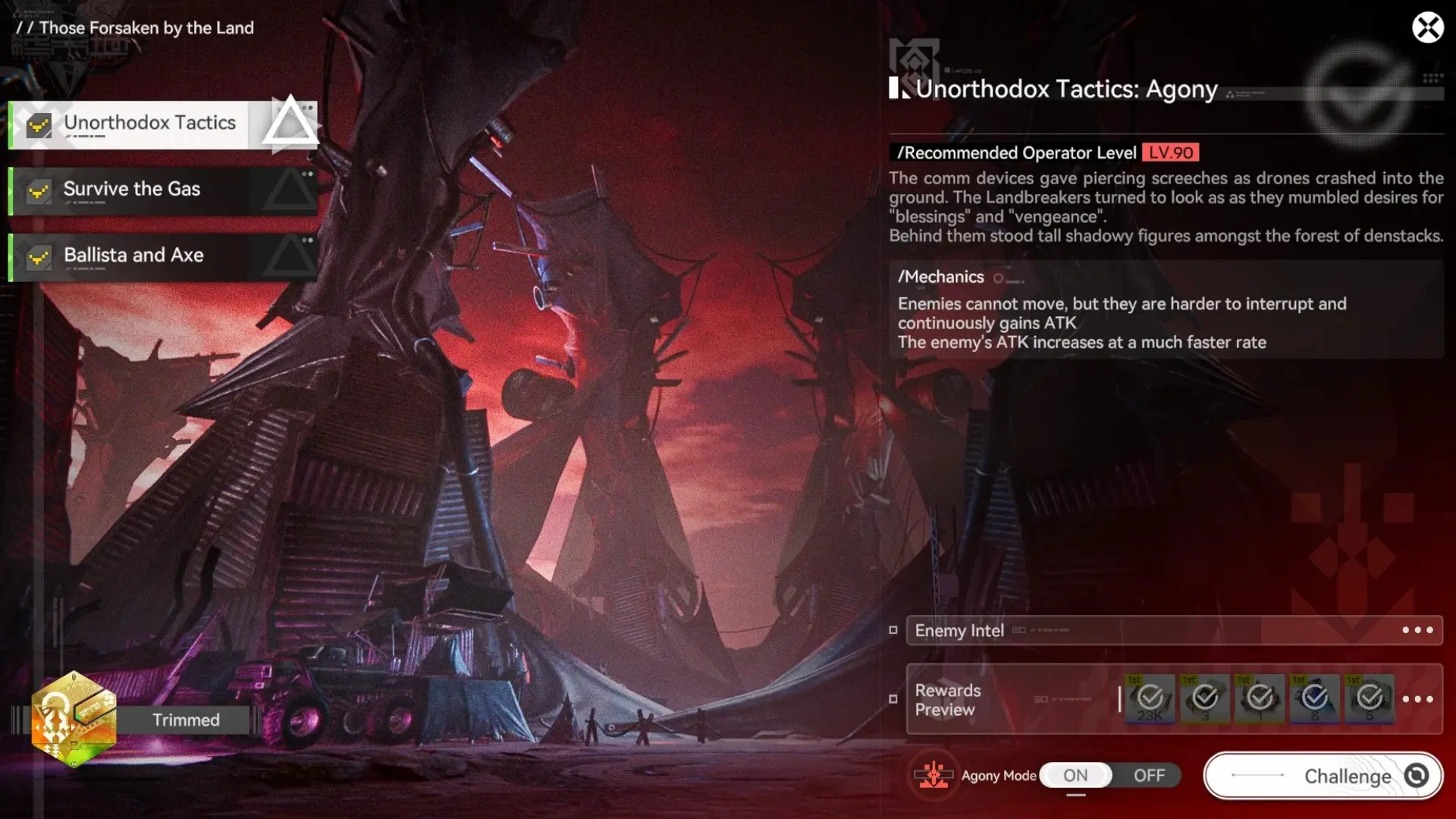The image size is (1456, 819).
Task: Select the first reward showing 23K
Action: (1149, 698)
